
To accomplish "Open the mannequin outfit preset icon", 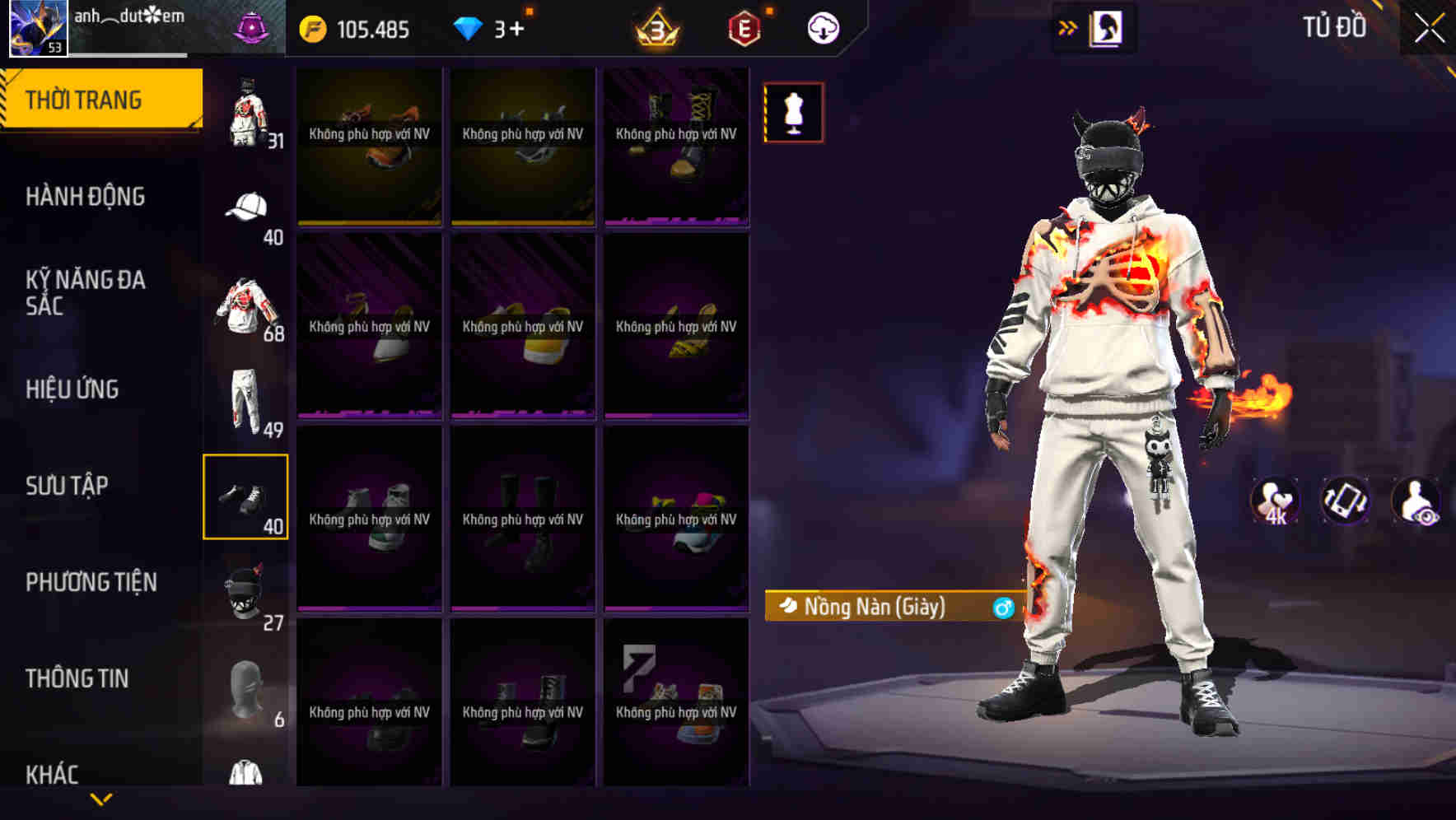I will coord(793,112).
